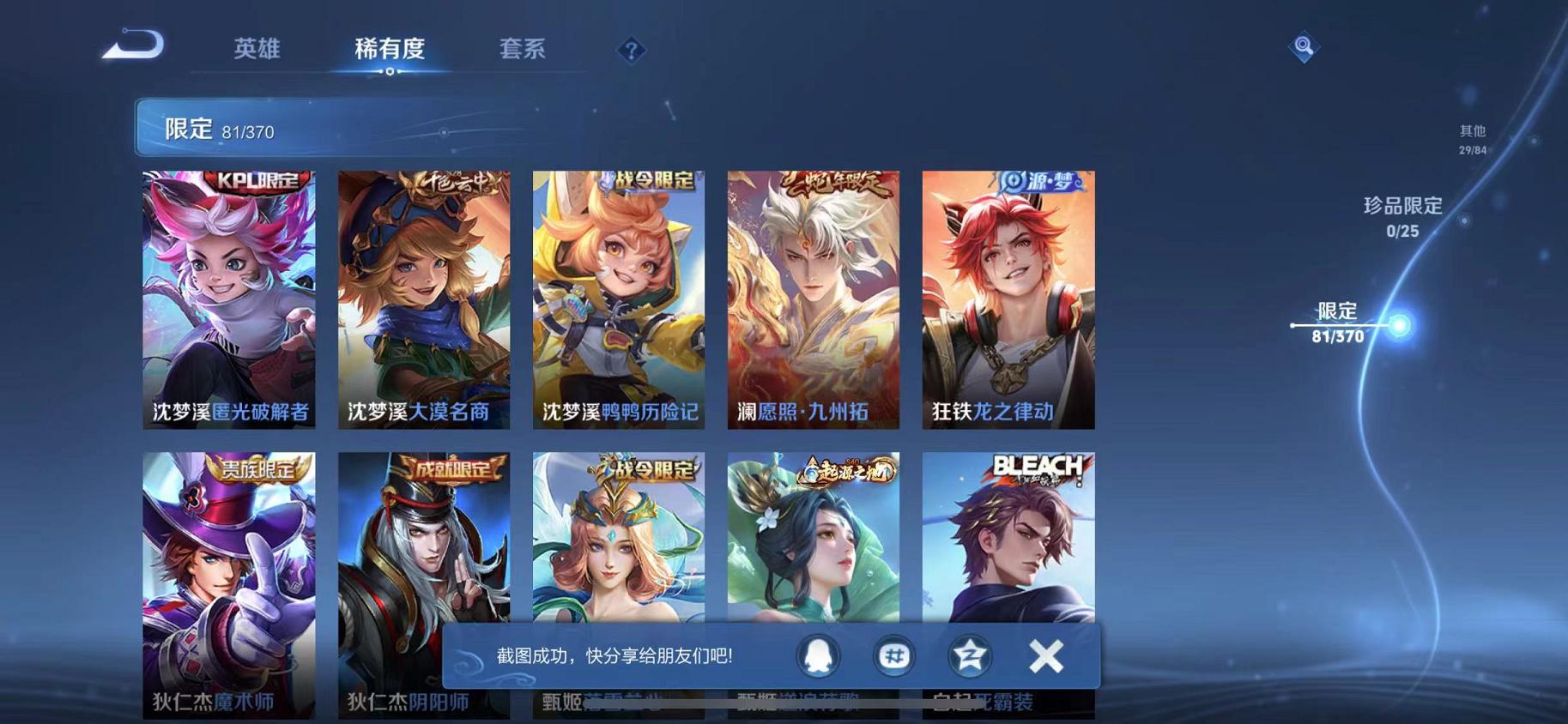Click the glowing node on the rarity curve
Screen dimensions: 1568x724
point(1399,324)
